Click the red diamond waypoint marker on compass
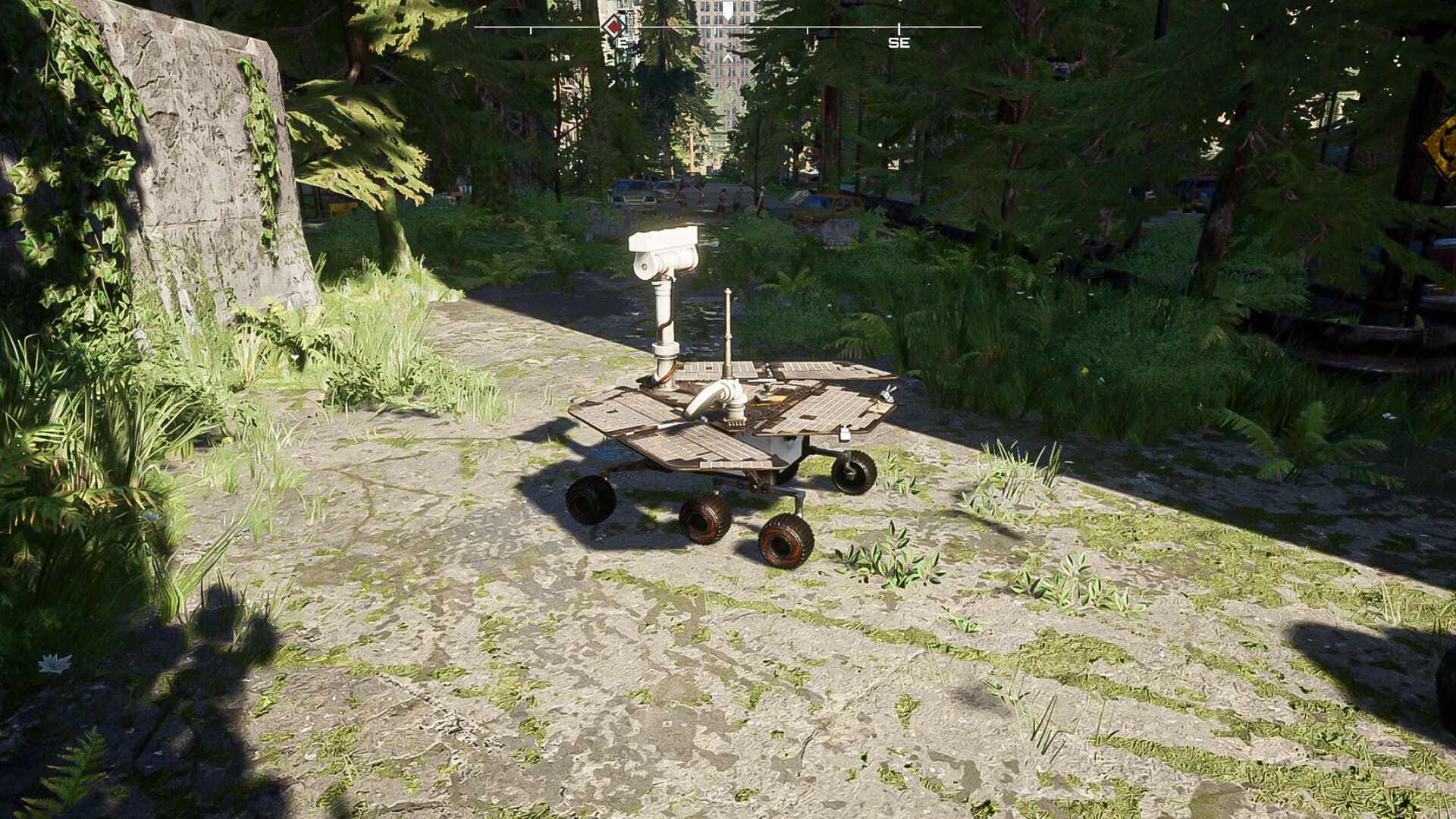 click(613, 27)
